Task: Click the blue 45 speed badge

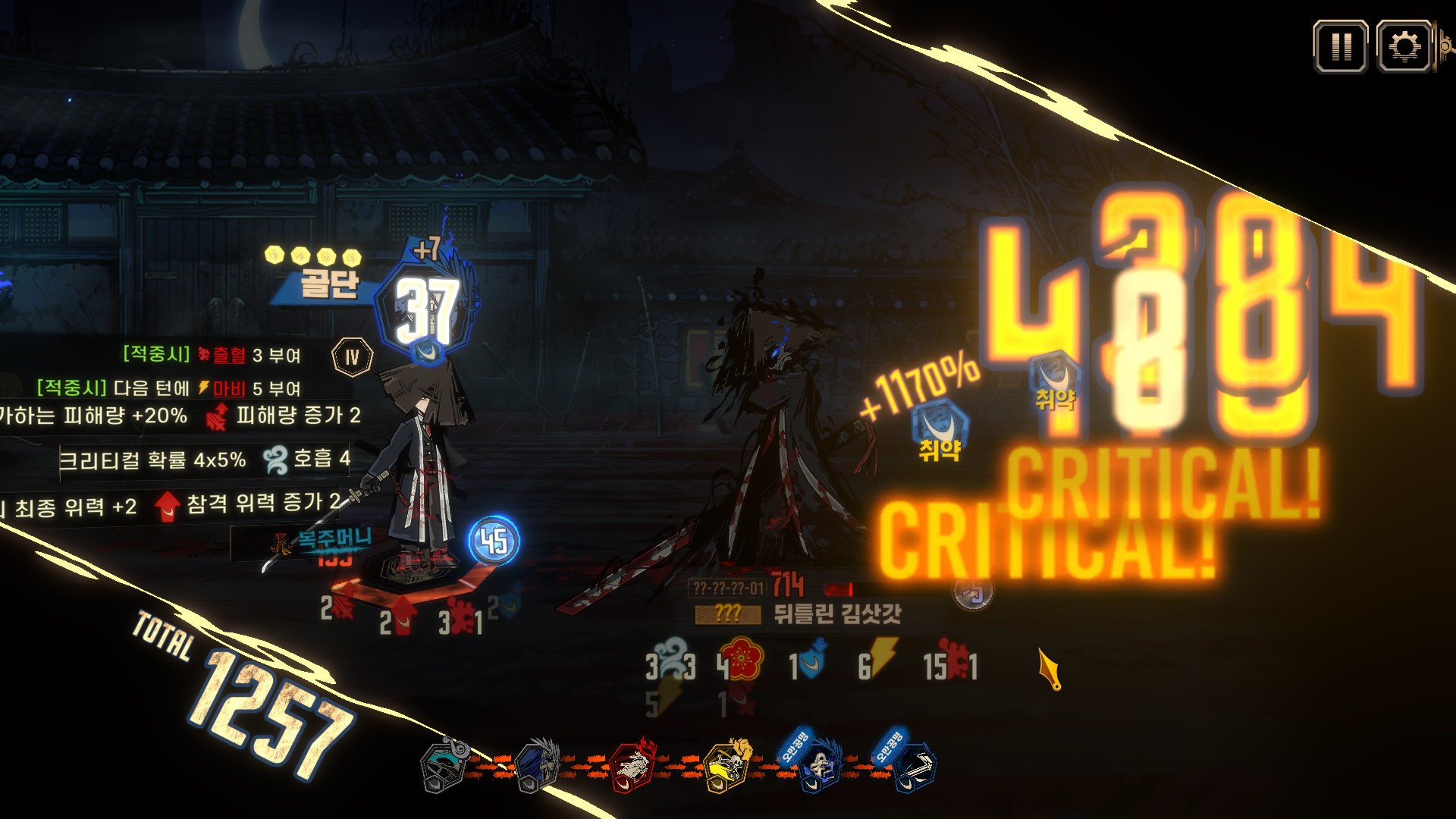Action: click(494, 541)
